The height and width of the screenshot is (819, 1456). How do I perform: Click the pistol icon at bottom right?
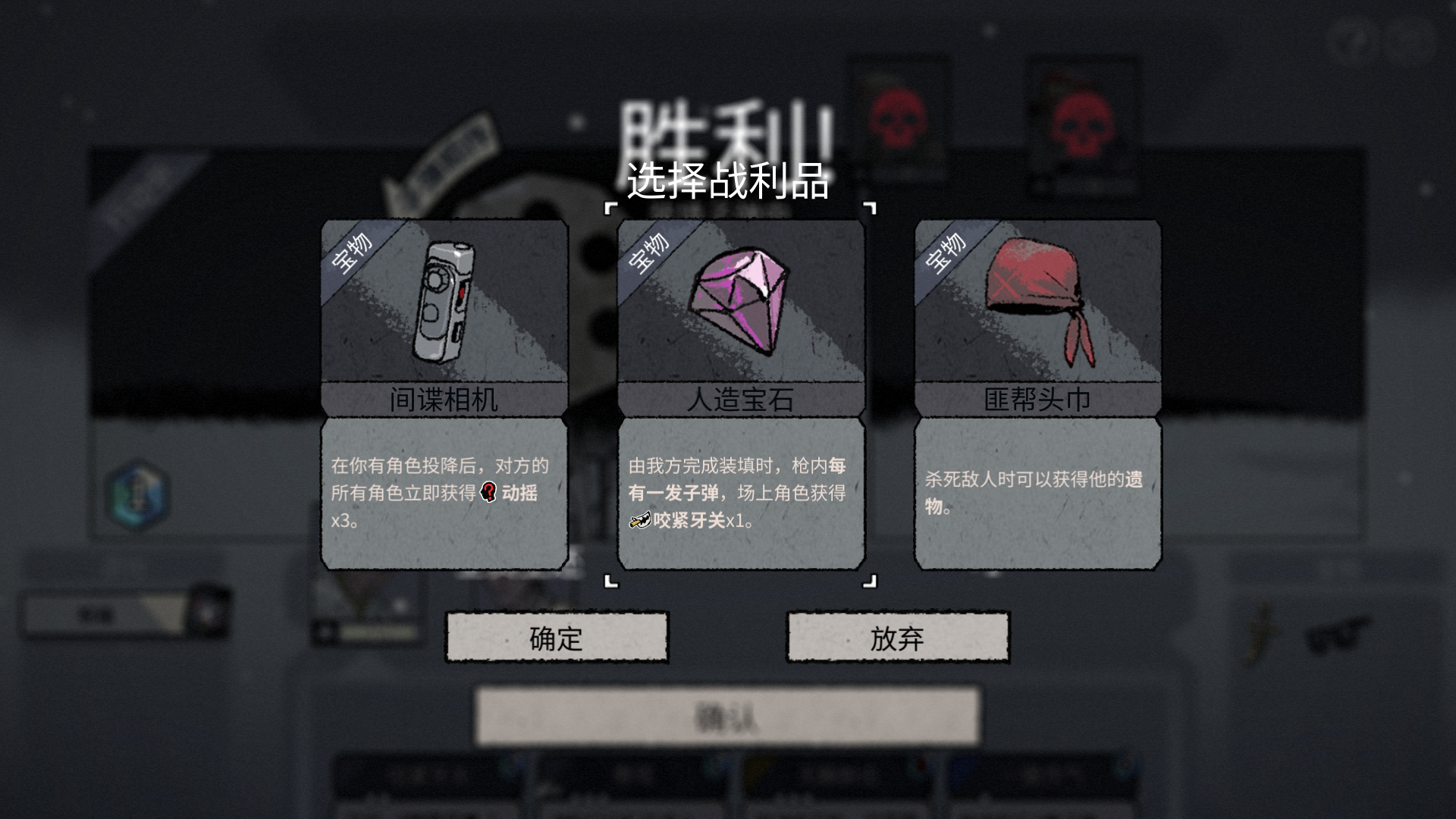(1336, 635)
